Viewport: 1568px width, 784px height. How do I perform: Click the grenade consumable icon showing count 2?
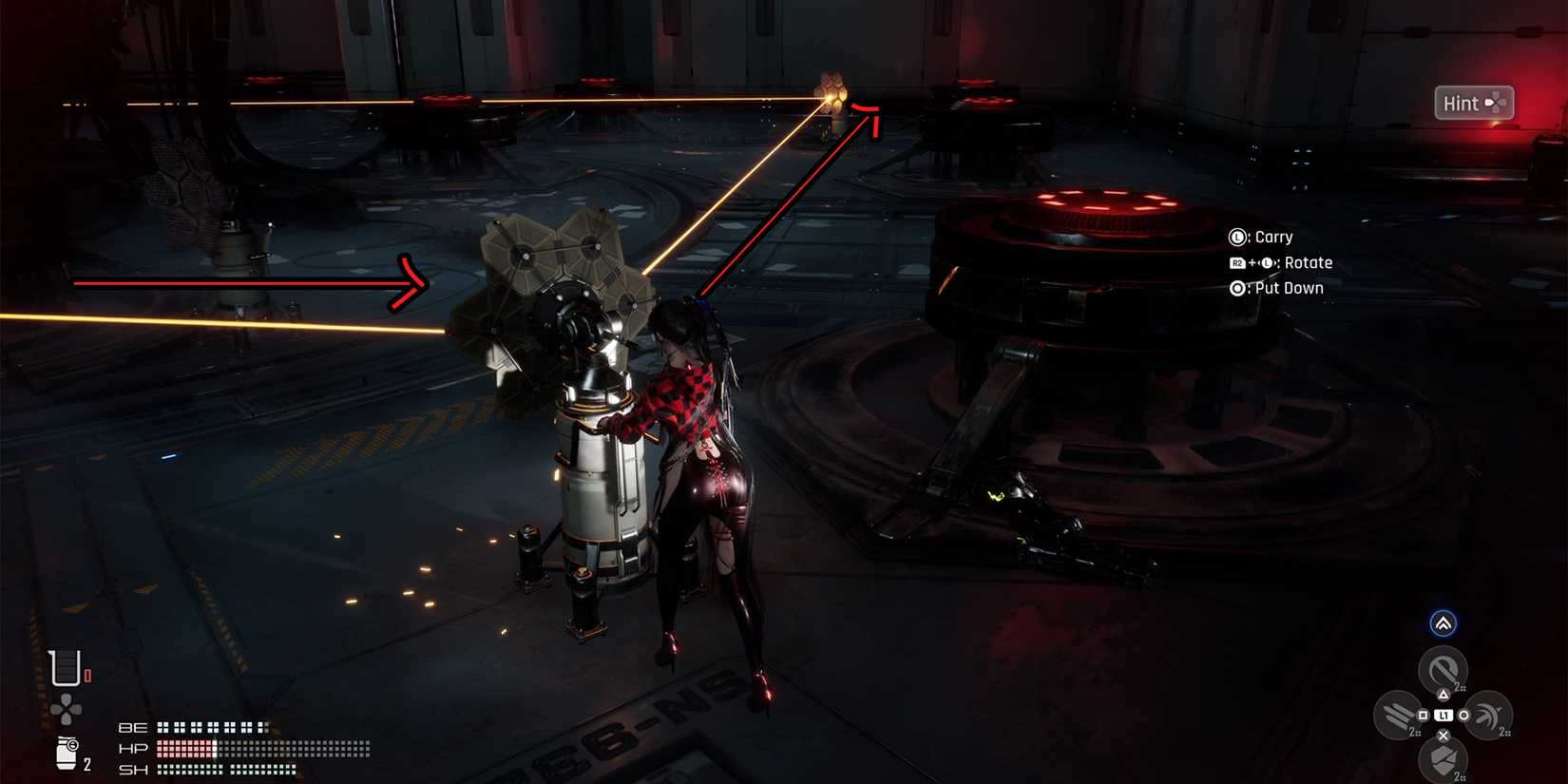coord(67,754)
